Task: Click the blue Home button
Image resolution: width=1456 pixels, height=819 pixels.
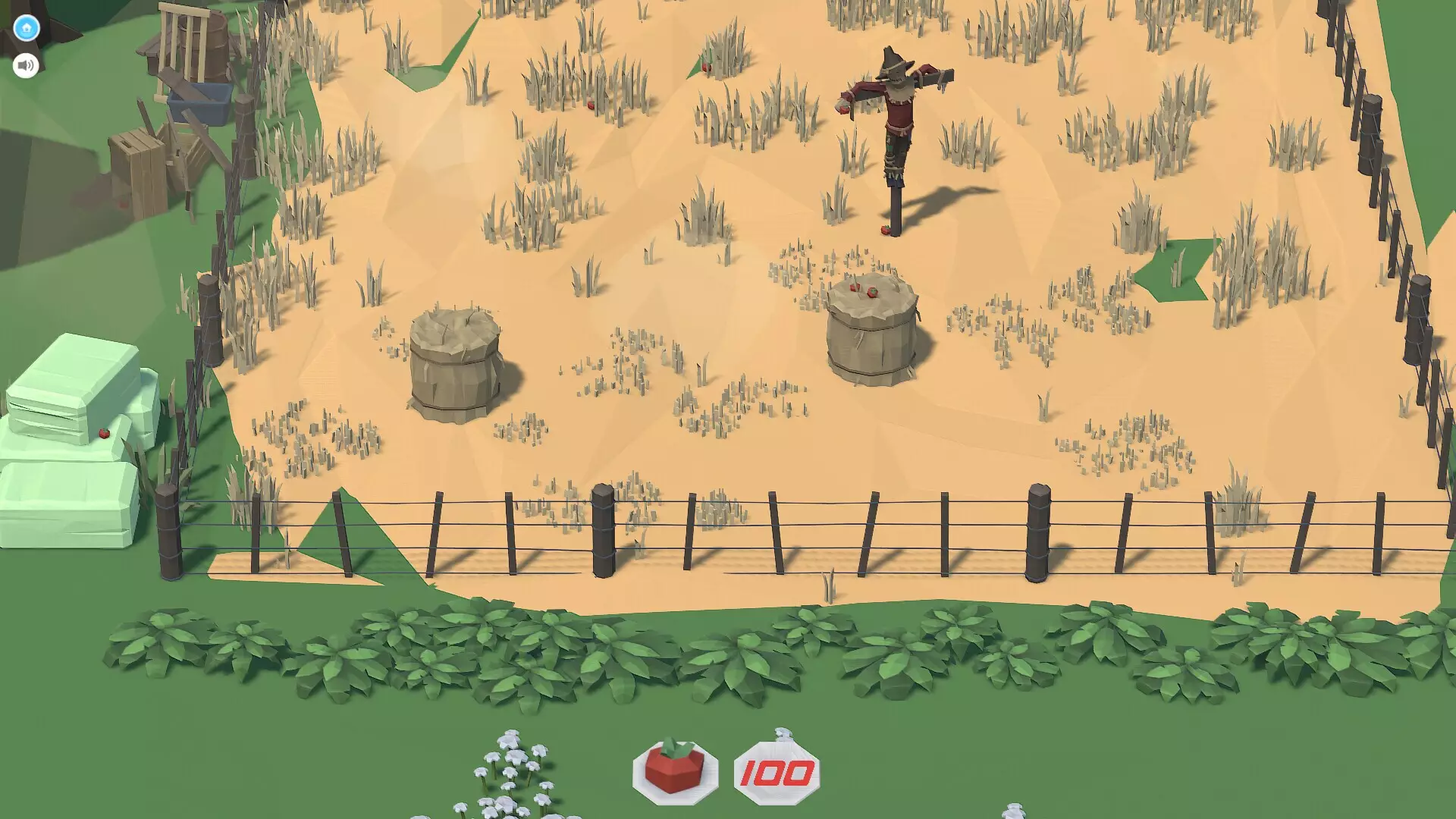Action: [27, 27]
